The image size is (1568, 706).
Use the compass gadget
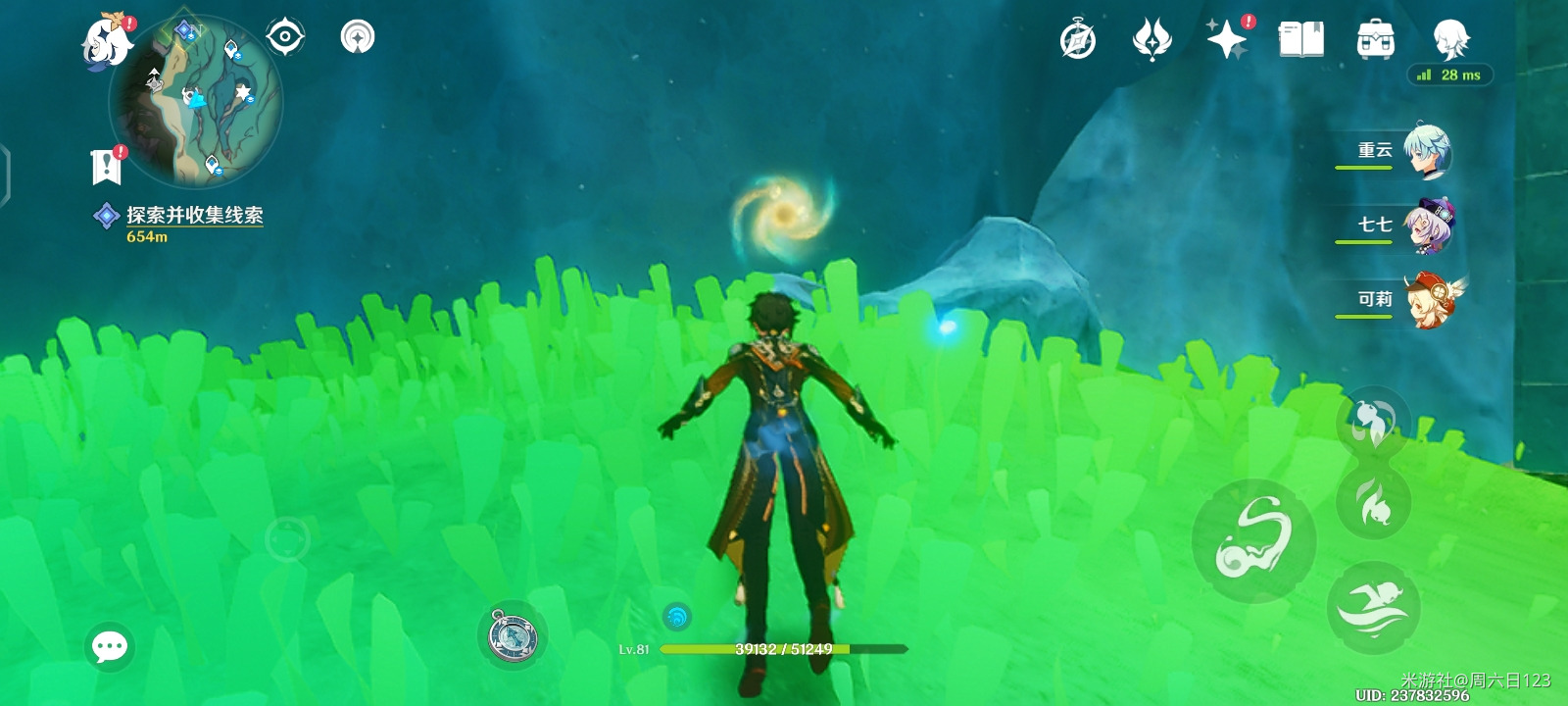tap(513, 635)
